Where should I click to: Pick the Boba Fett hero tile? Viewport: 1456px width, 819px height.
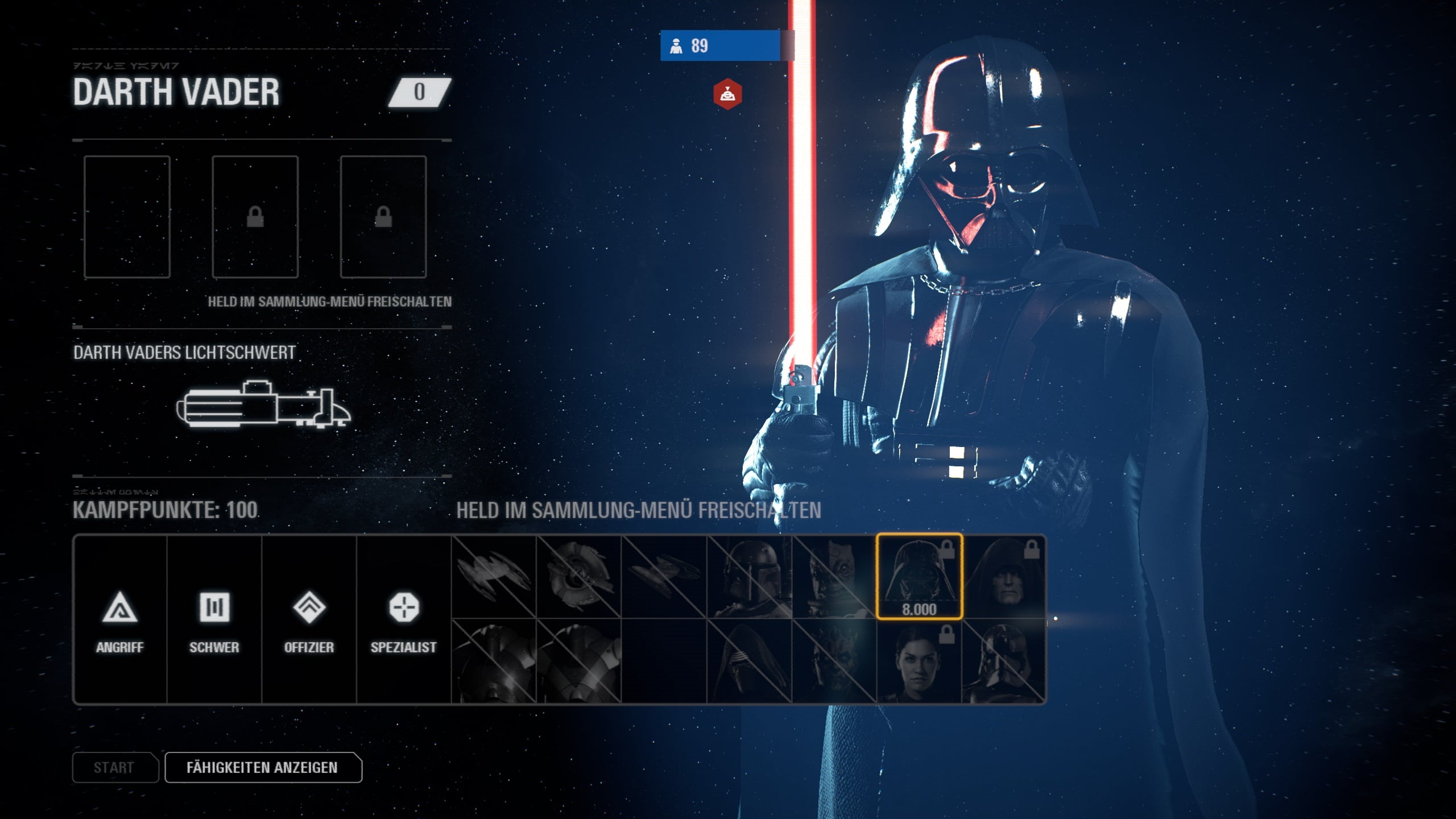pyautogui.click(x=749, y=576)
